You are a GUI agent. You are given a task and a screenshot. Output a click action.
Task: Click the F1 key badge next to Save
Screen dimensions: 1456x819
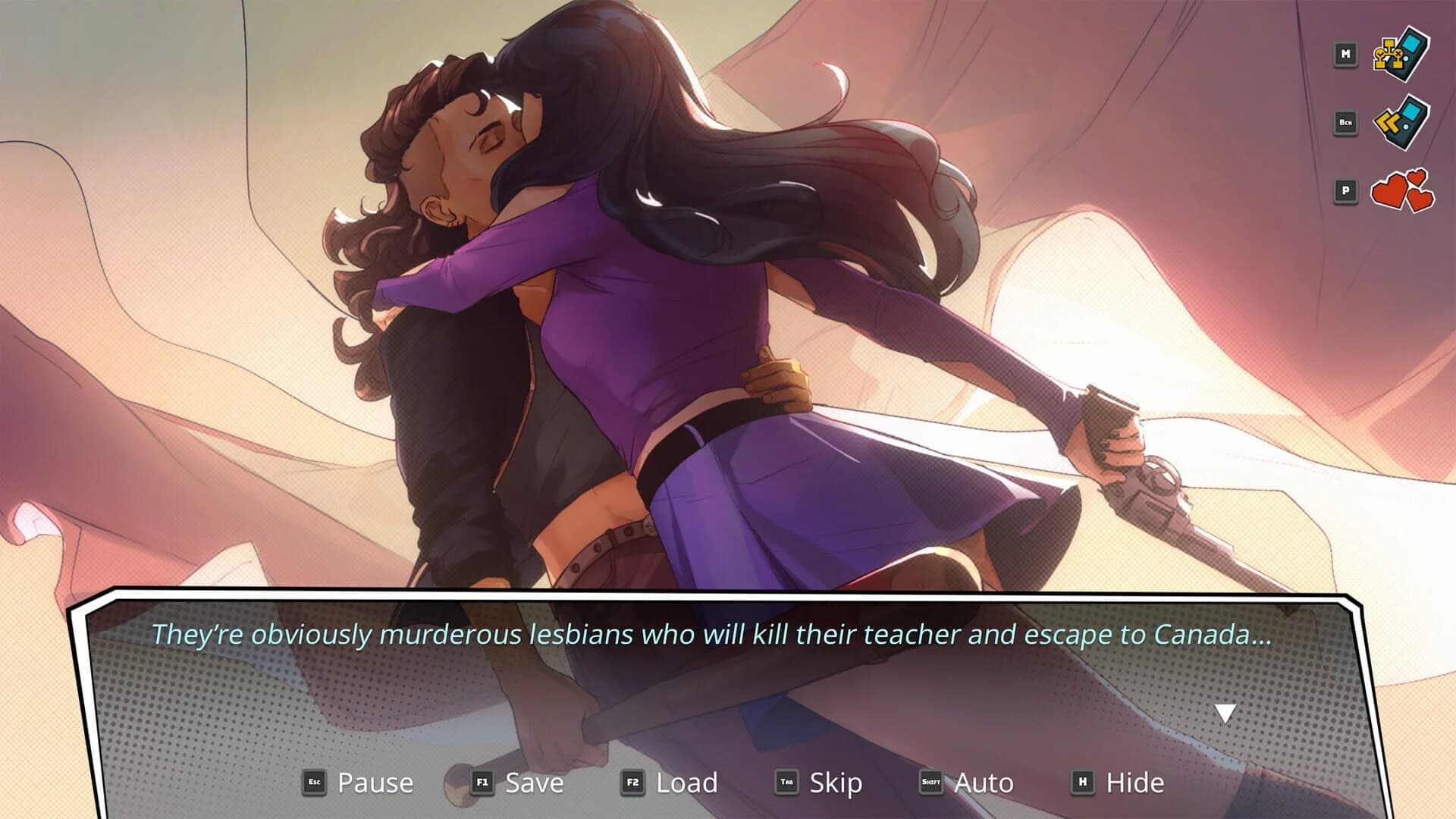click(x=483, y=783)
